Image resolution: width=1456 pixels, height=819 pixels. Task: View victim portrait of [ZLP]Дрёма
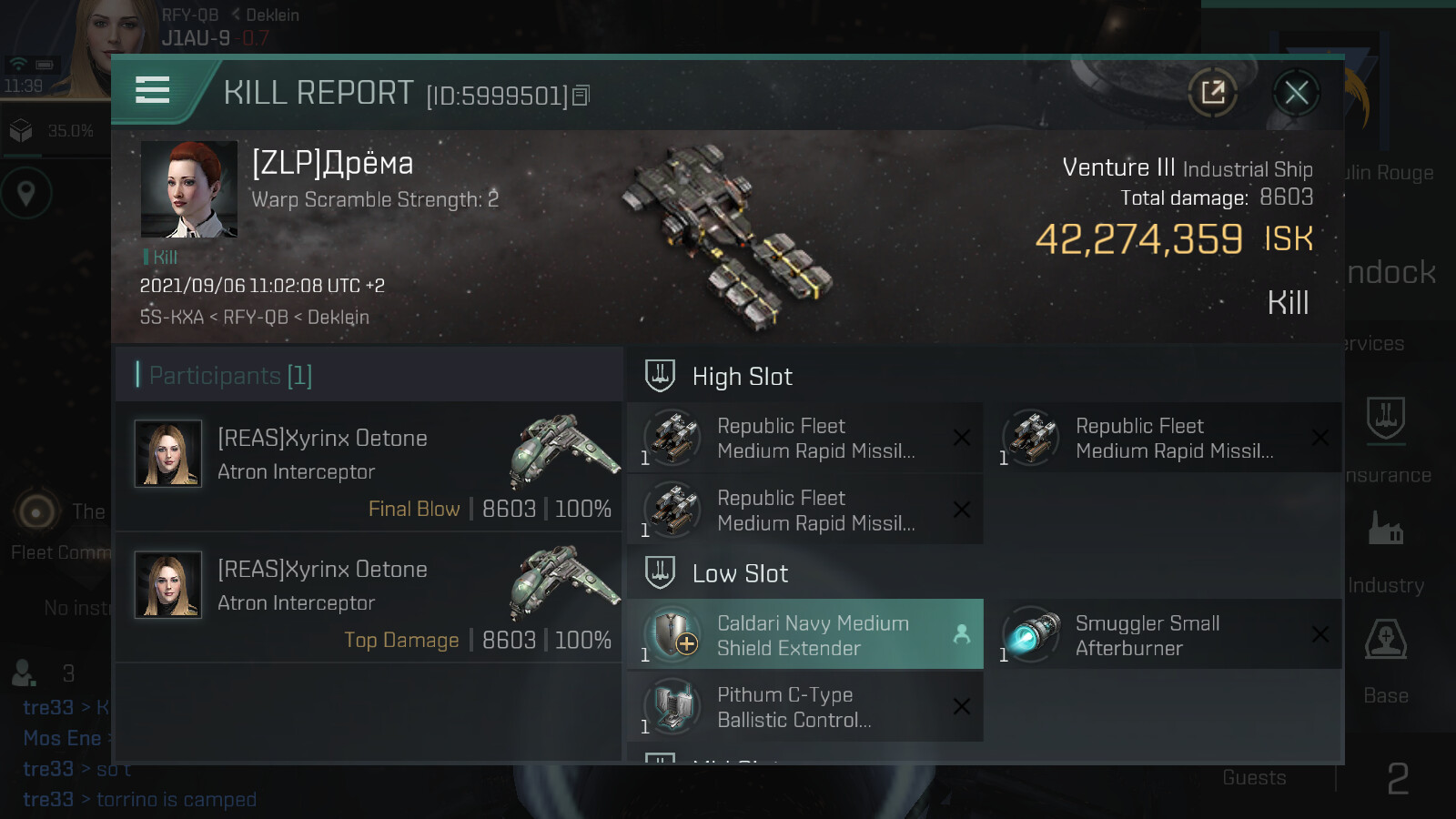189,189
